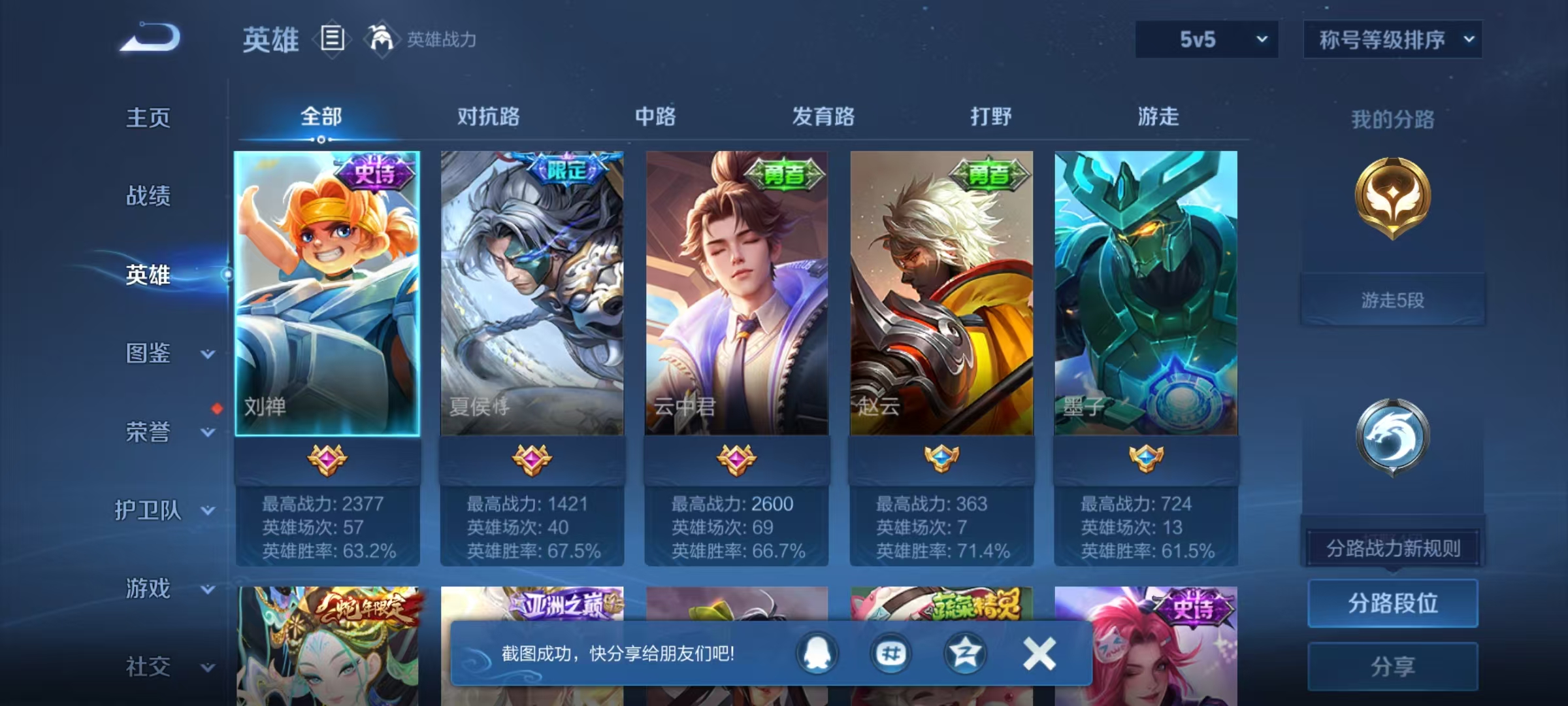Viewport: 1568px width, 706px height.
Task: Open the 称号等级排序 sorting dropdown
Action: pyautogui.click(x=1393, y=39)
